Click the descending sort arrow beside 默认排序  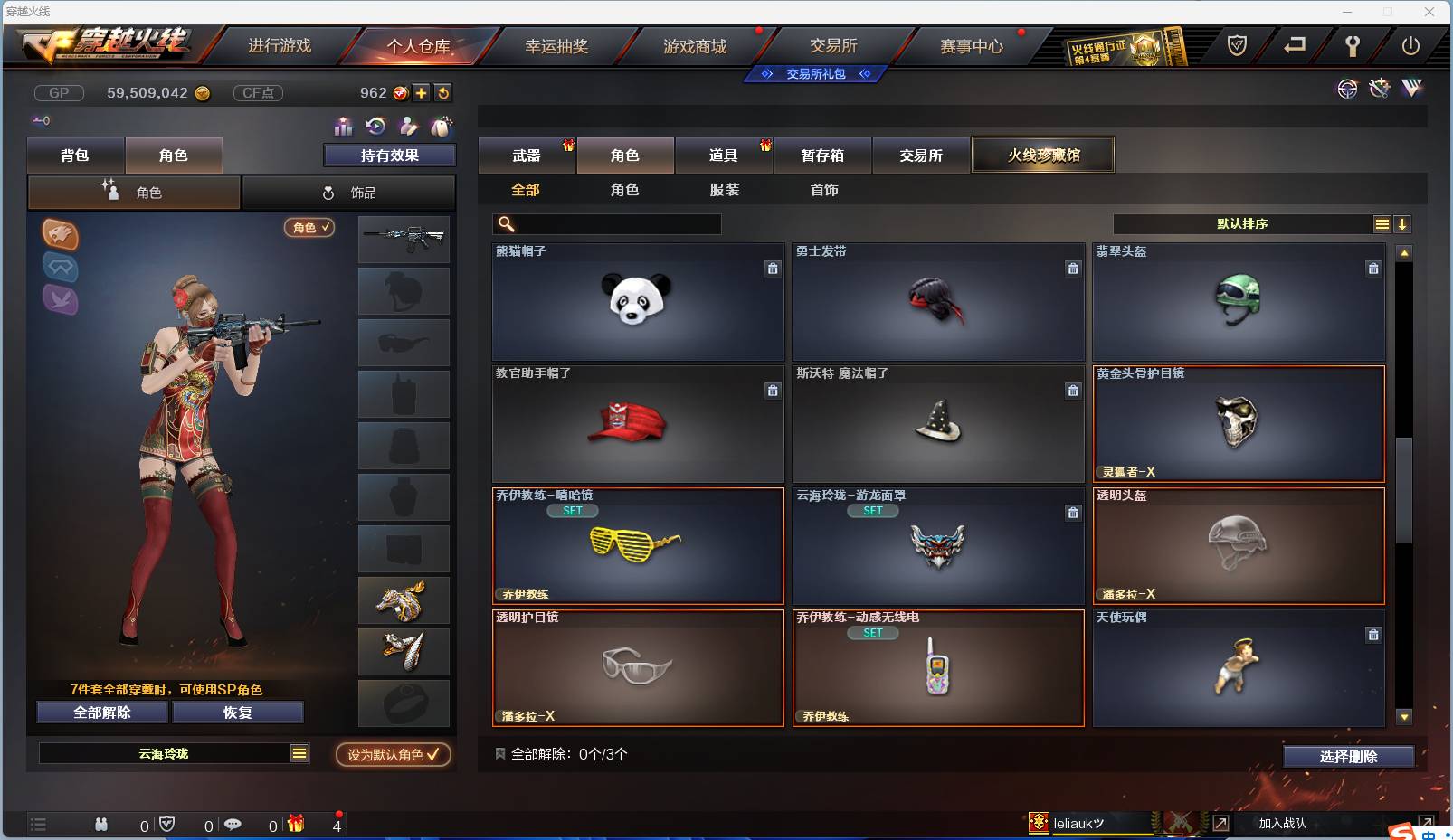(x=1402, y=223)
